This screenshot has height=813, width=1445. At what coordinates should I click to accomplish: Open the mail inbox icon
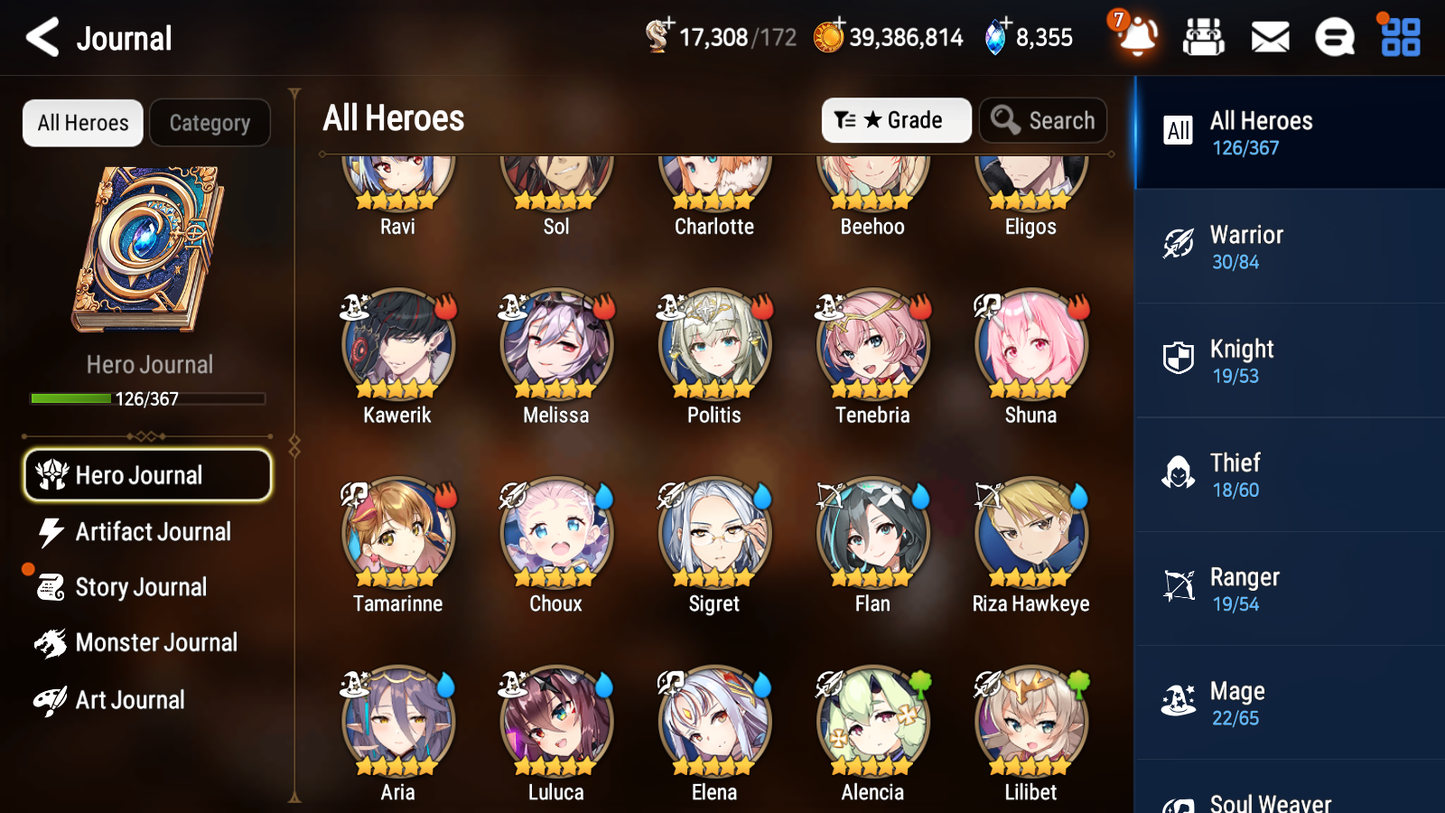[1269, 36]
